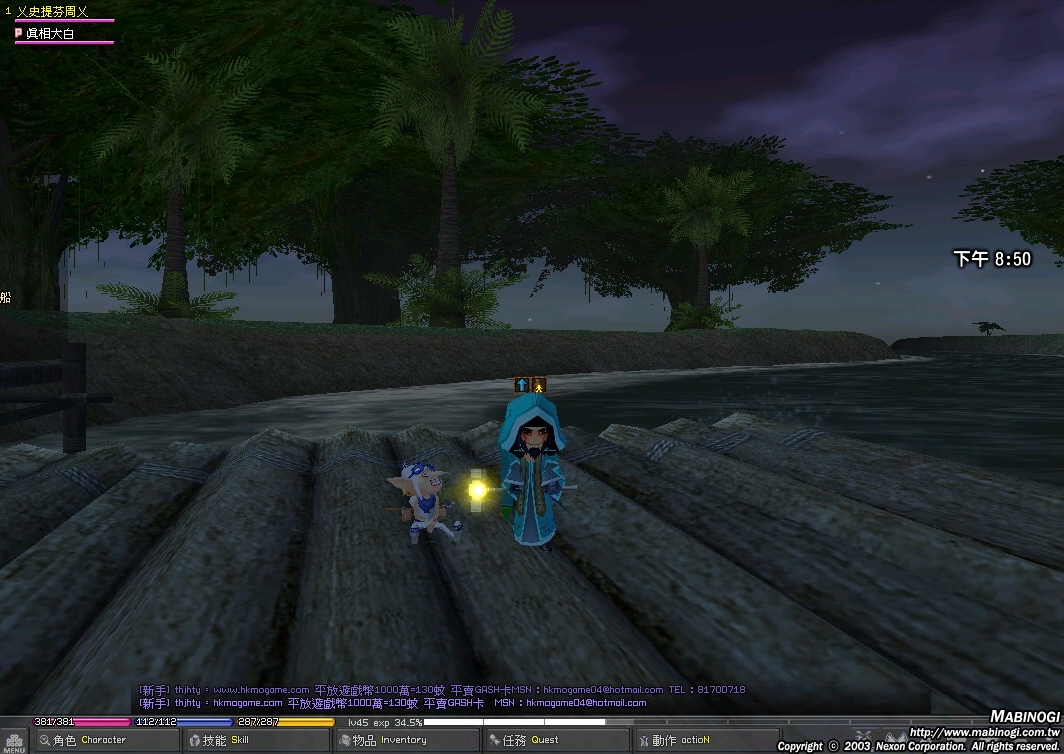Click the running figure status icon
Screen dimensions: 1064x754
tap(539, 385)
